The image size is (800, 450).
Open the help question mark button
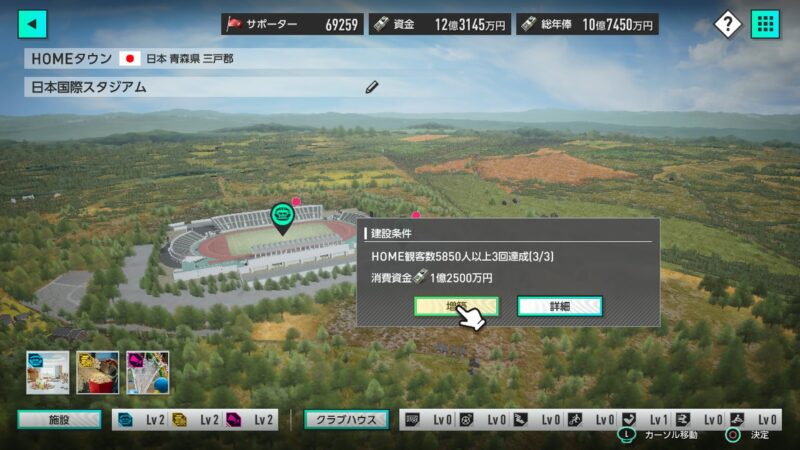click(728, 24)
